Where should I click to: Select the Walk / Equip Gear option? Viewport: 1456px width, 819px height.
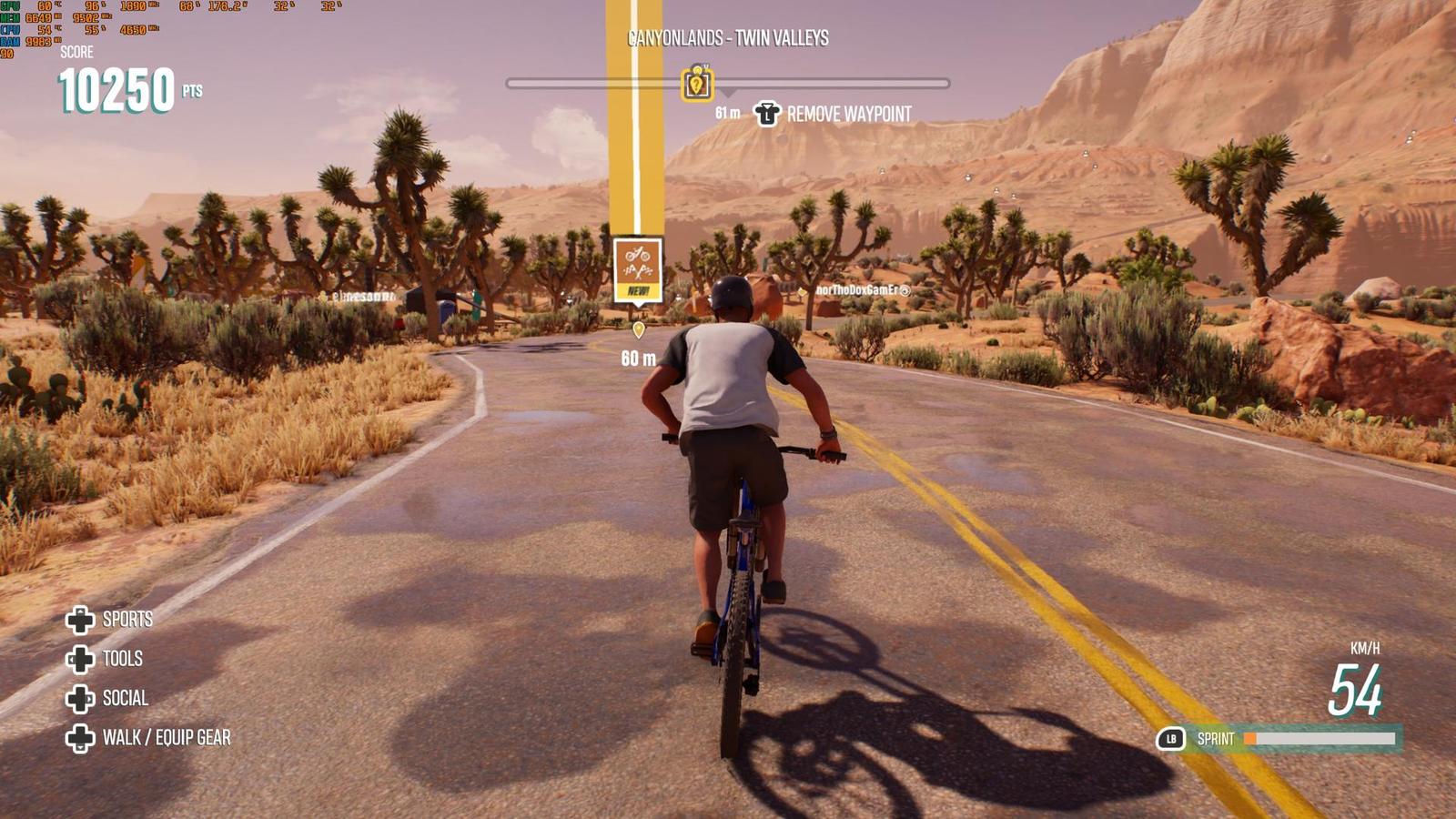pos(148,738)
